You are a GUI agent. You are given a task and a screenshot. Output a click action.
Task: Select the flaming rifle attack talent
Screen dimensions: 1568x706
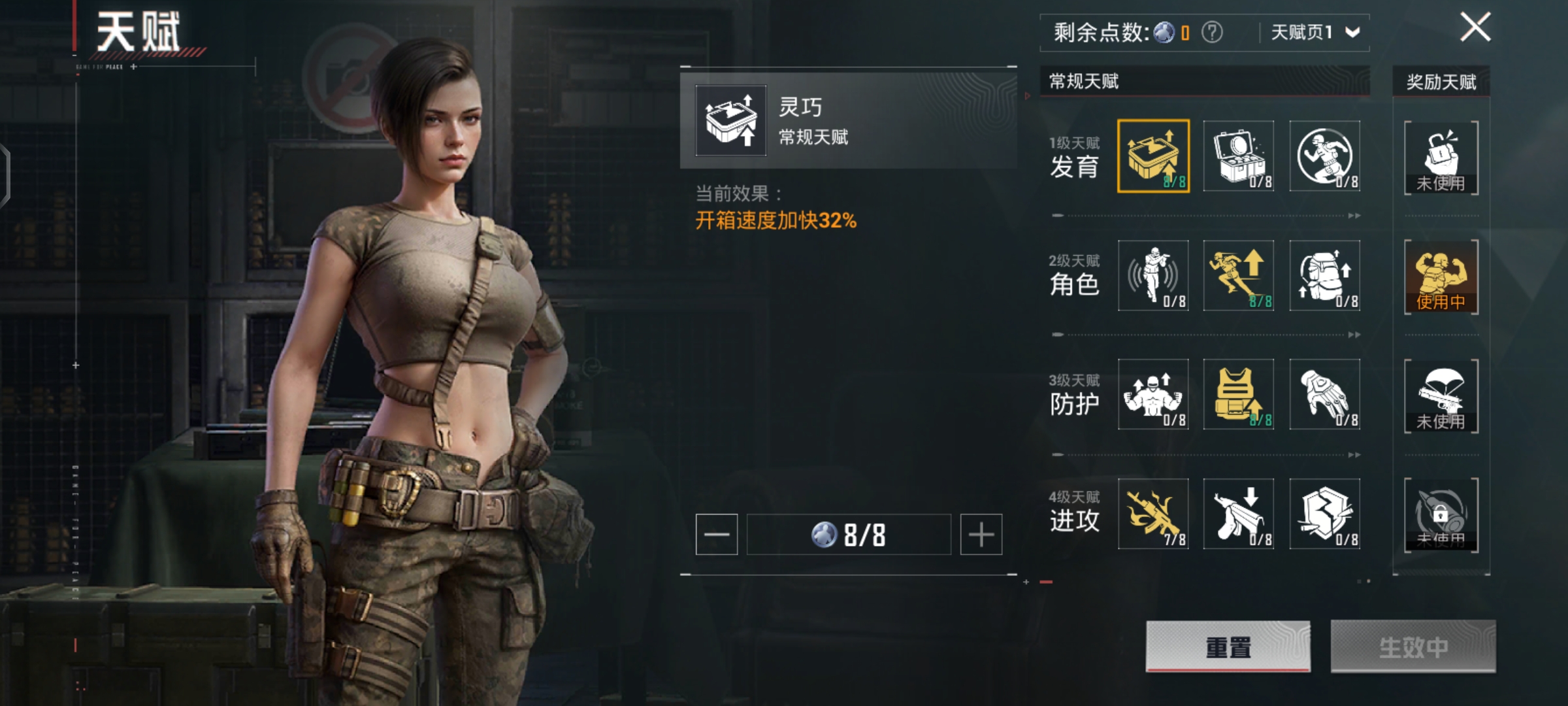click(x=1153, y=514)
